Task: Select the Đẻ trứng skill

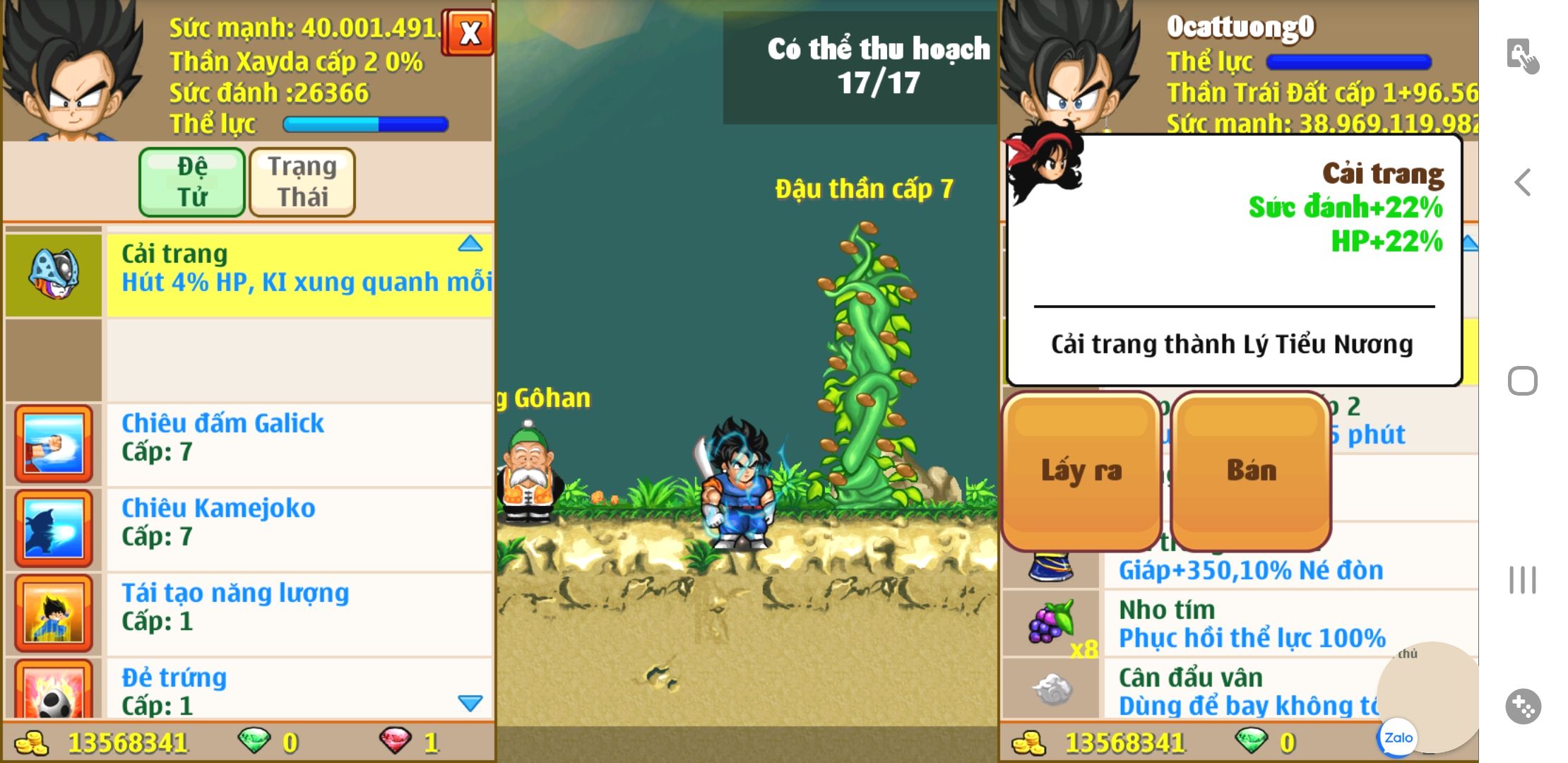Action: (x=298, y=690)
